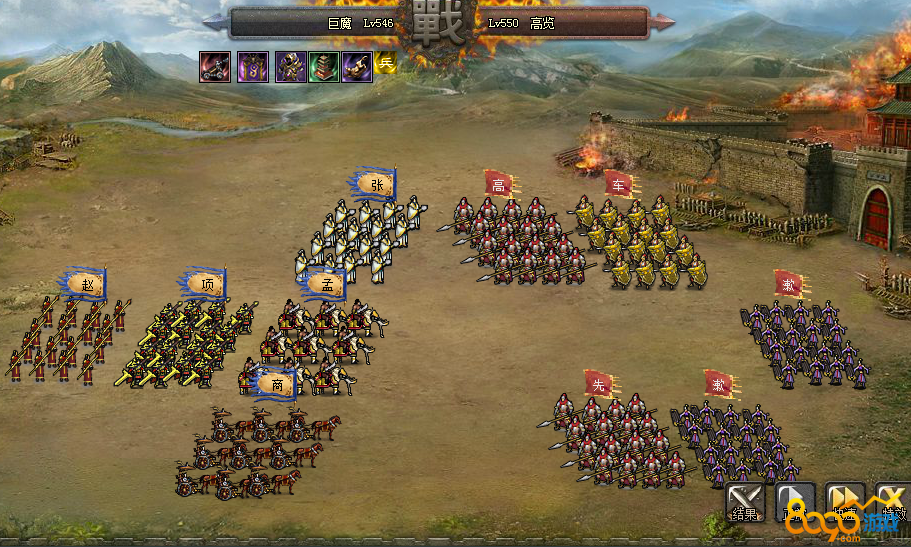Image resolution: width=911 pixels, height=547 pixels.
Task: Switch to 快速 fast-forward speed
Action: point(845,501)
